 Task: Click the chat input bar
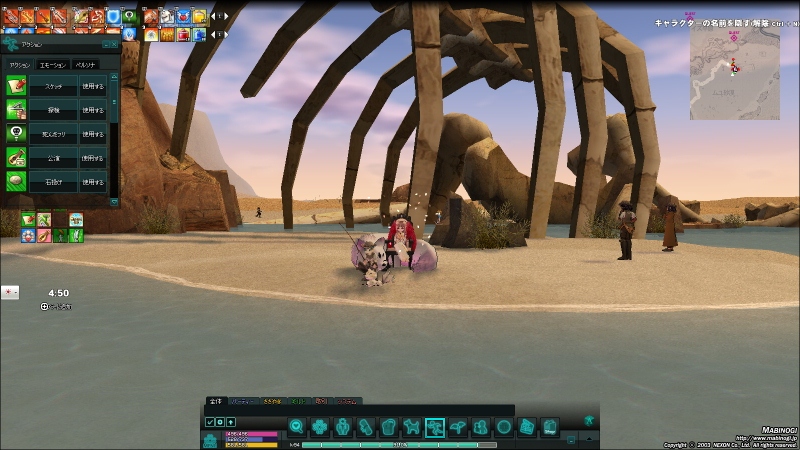point(360,410)
